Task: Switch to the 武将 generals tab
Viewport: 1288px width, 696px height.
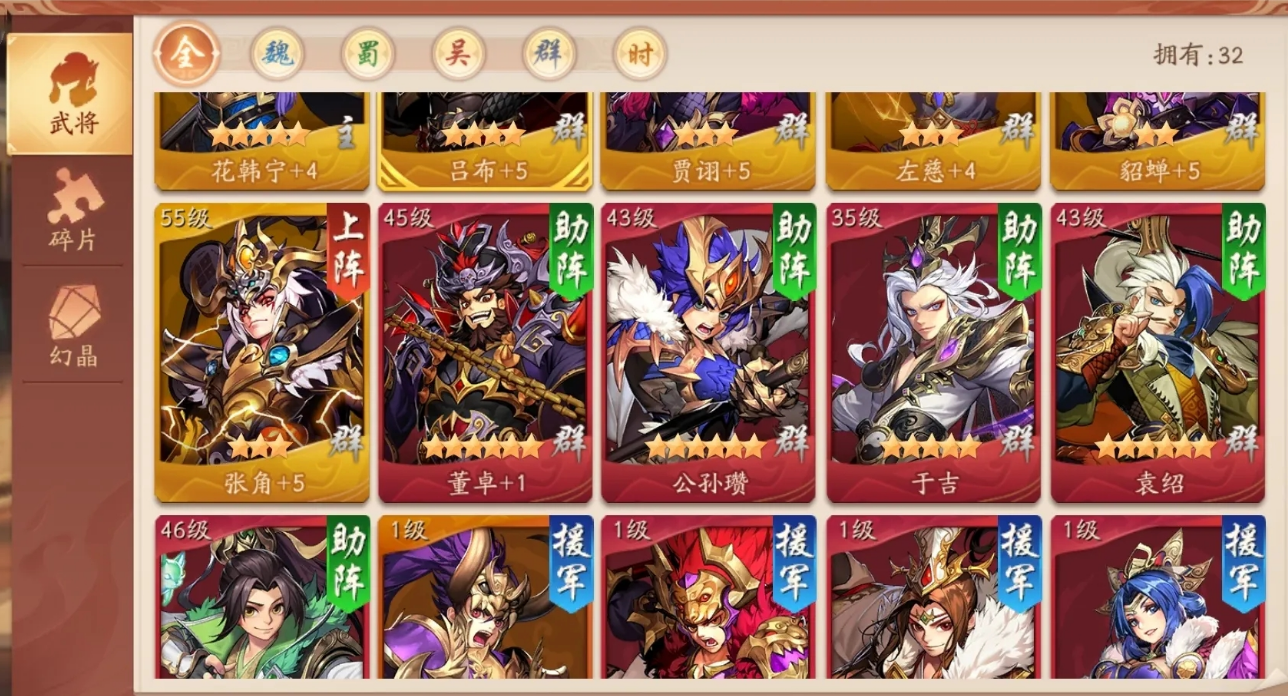Action: pyautogui.click(x=71, y=94)
